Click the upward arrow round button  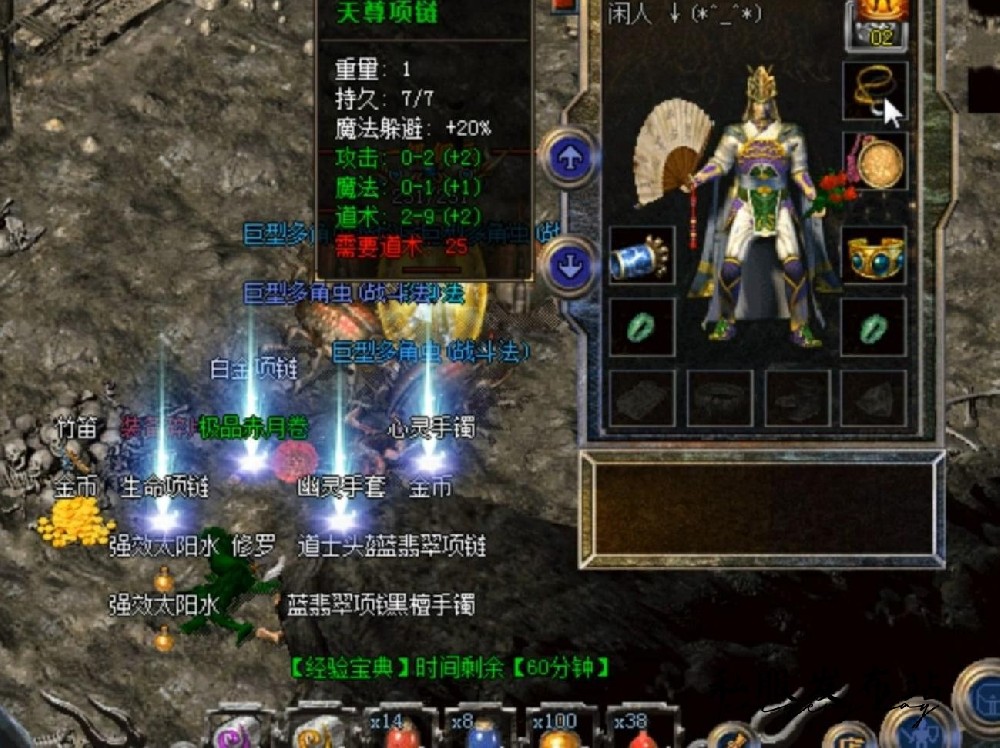pyautogui.click(x=570, y=159)
